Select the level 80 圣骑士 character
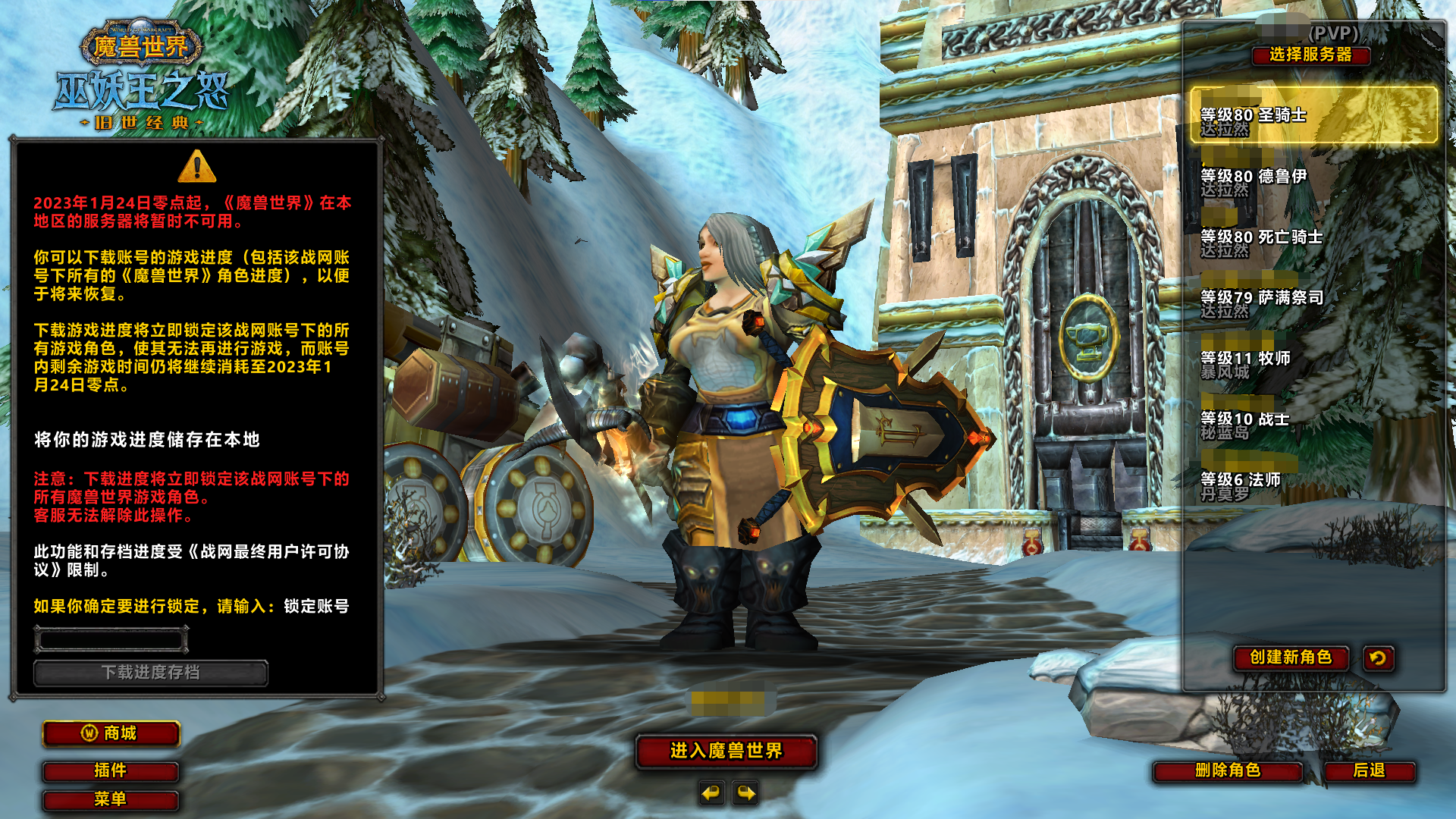 [x=1313, y=115]
